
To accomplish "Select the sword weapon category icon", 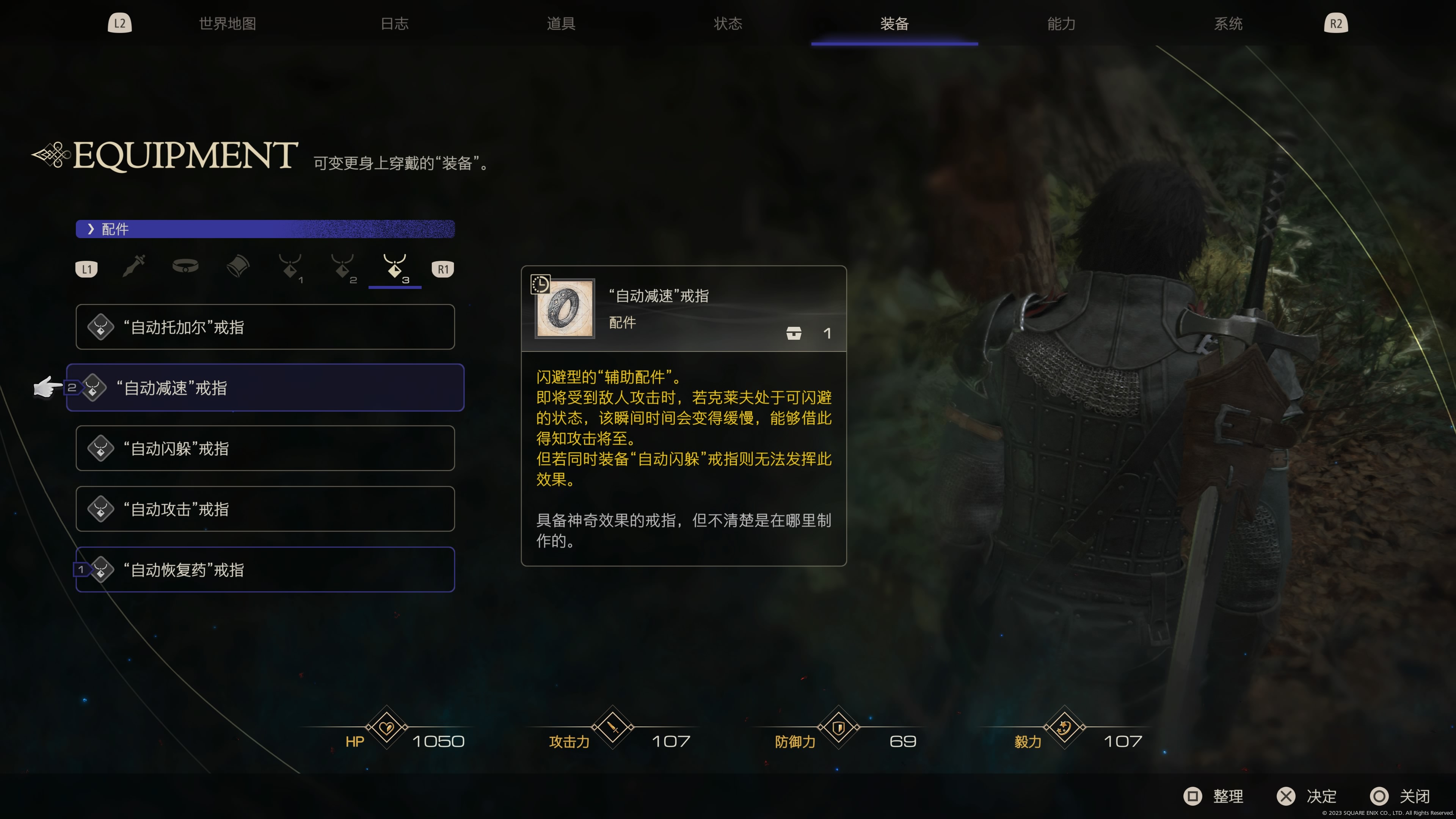I will coord(134,266).
